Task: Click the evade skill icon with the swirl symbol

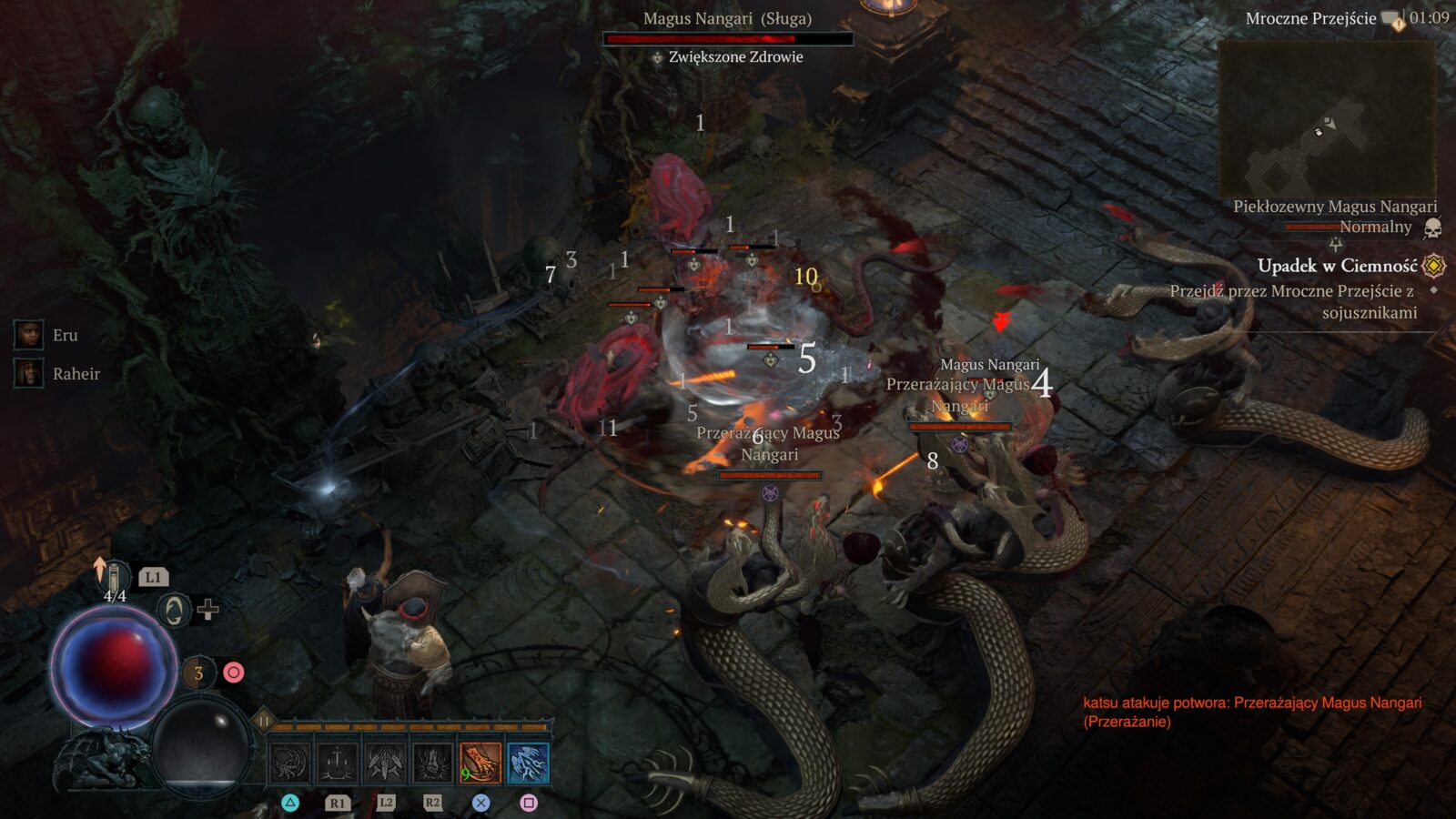Action: click(x=175, y=609)
